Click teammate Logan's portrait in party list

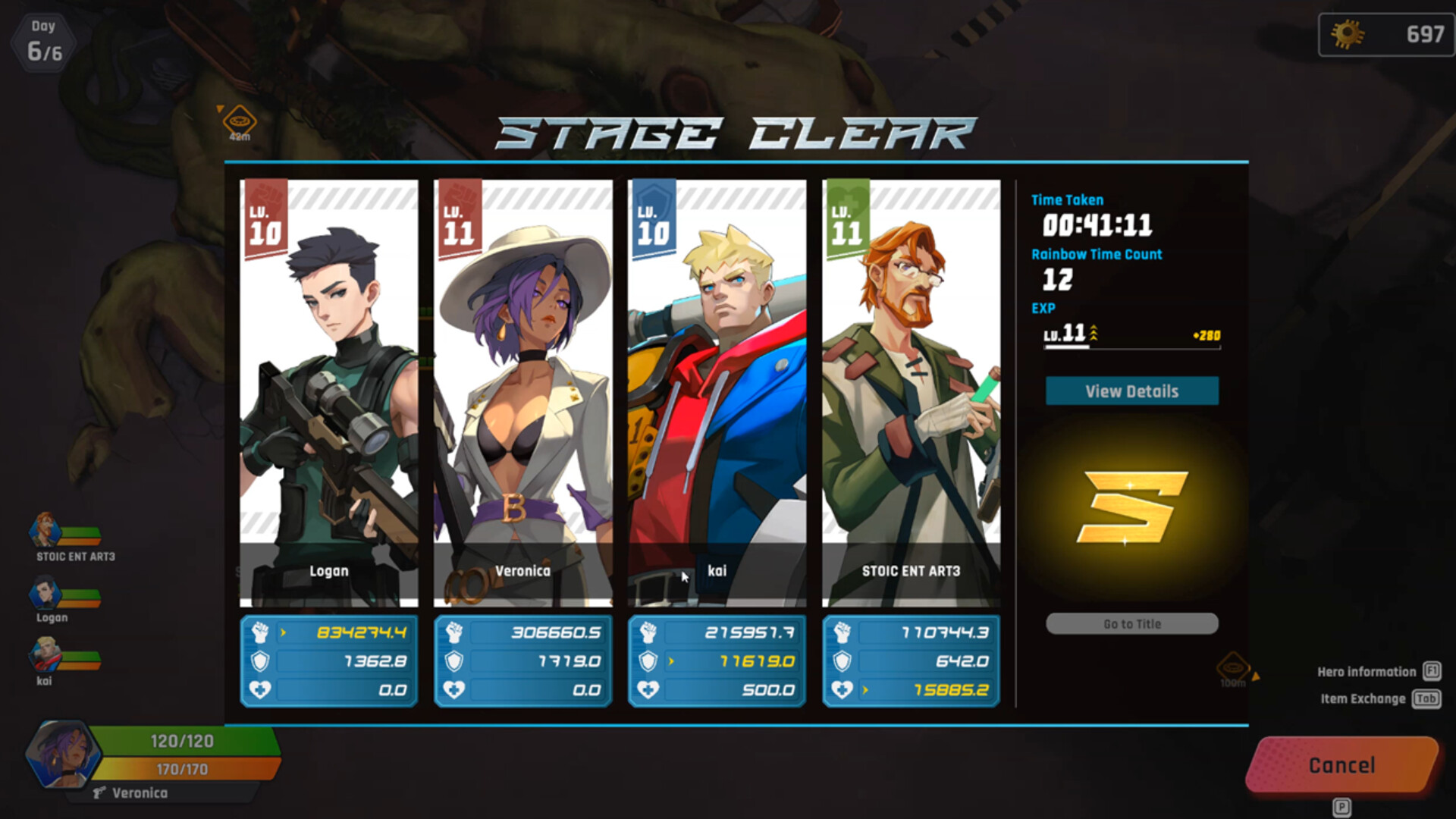pos(45,593)
